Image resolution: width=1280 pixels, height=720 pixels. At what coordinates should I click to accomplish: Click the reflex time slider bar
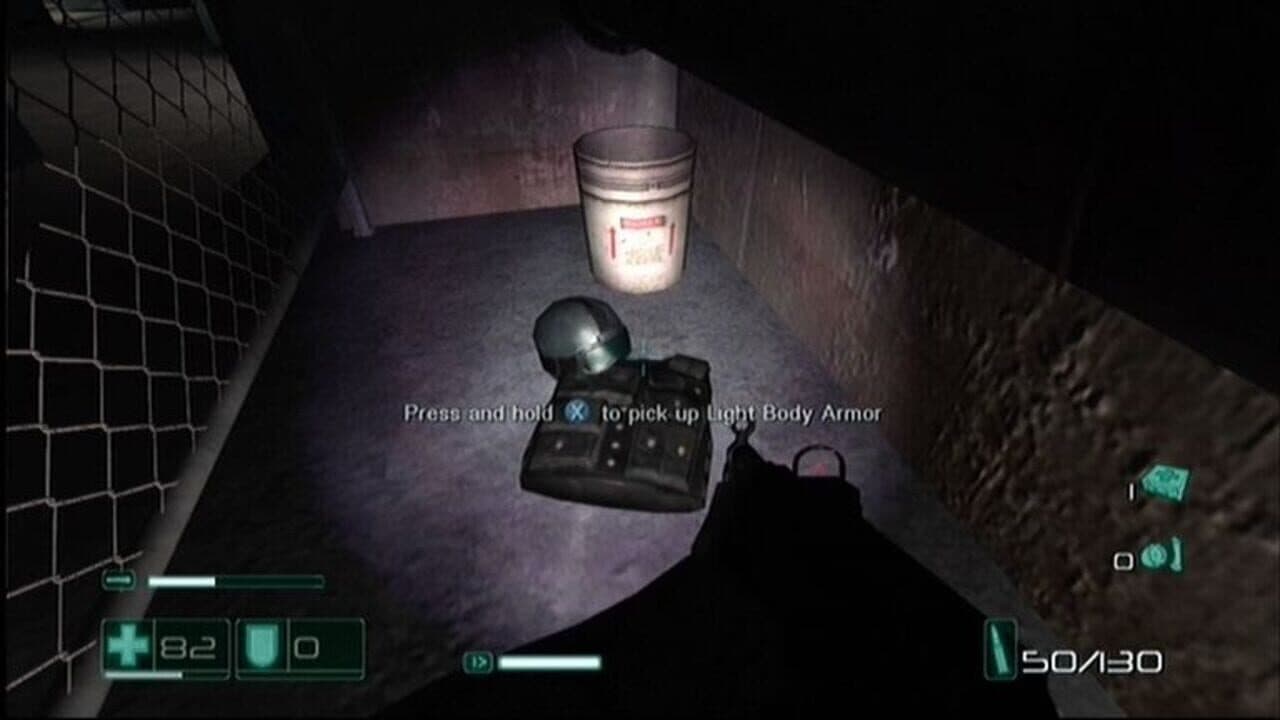pos(235,581)
